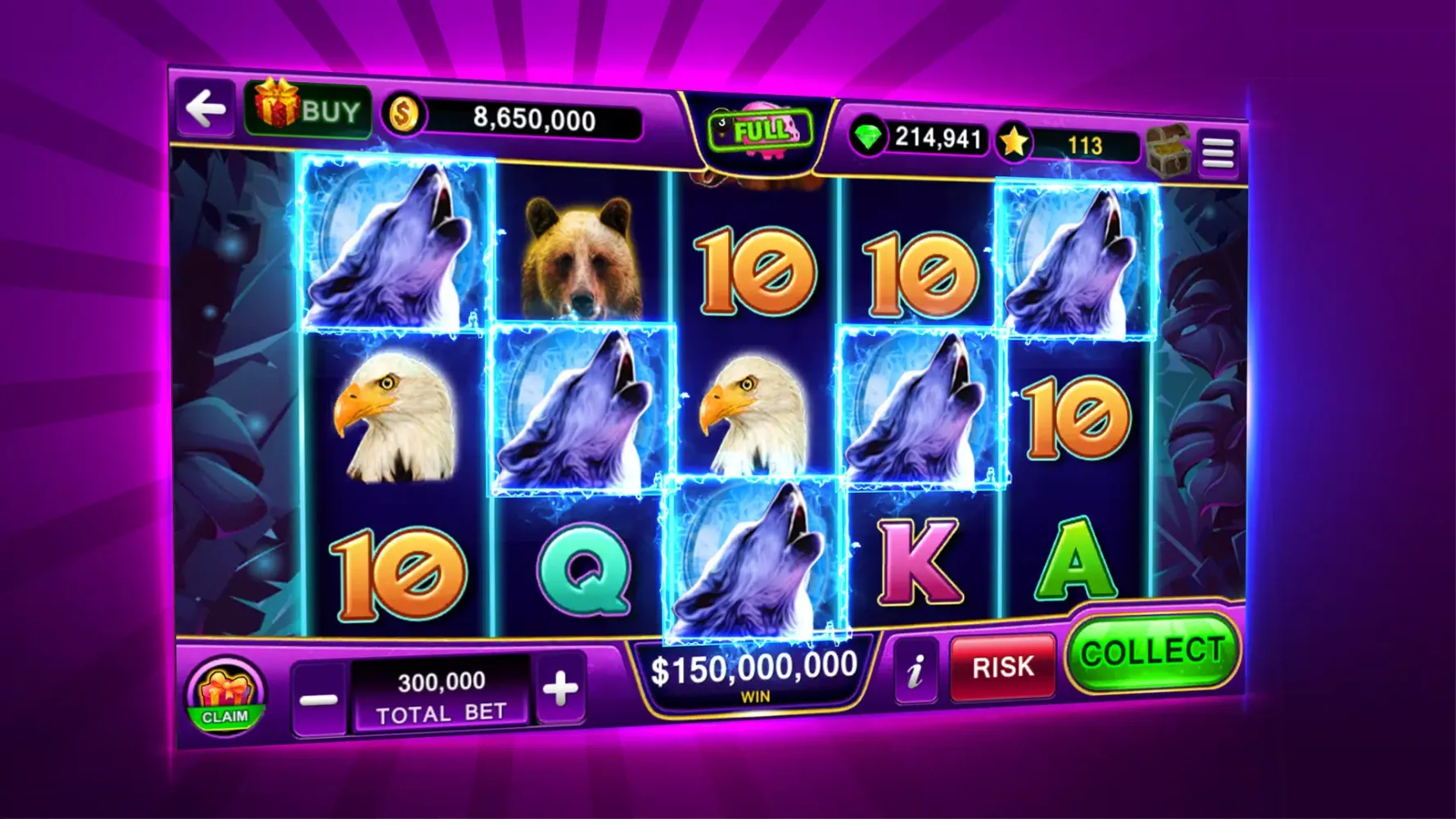Click the gold coin balance icon
This screenshot has height=819, width=1456.
pyautogui.click(x=406, y=115)
